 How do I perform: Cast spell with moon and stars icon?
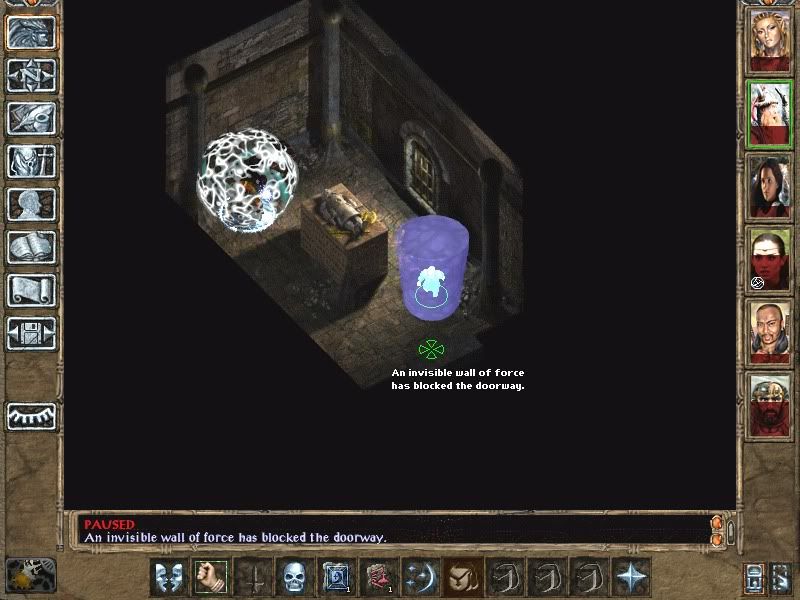419,577
